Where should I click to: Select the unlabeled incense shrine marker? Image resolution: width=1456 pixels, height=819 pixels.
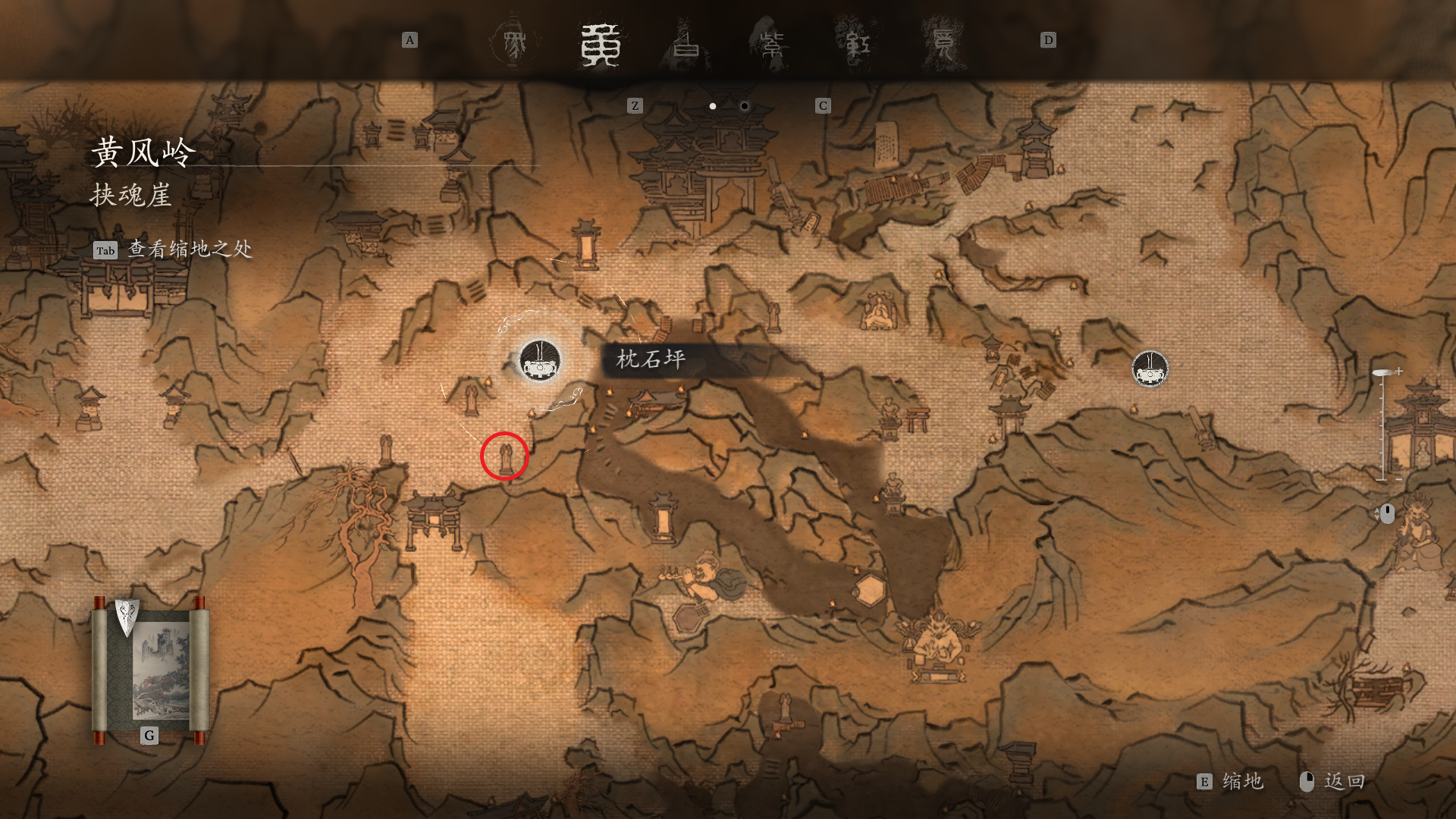1150,369
